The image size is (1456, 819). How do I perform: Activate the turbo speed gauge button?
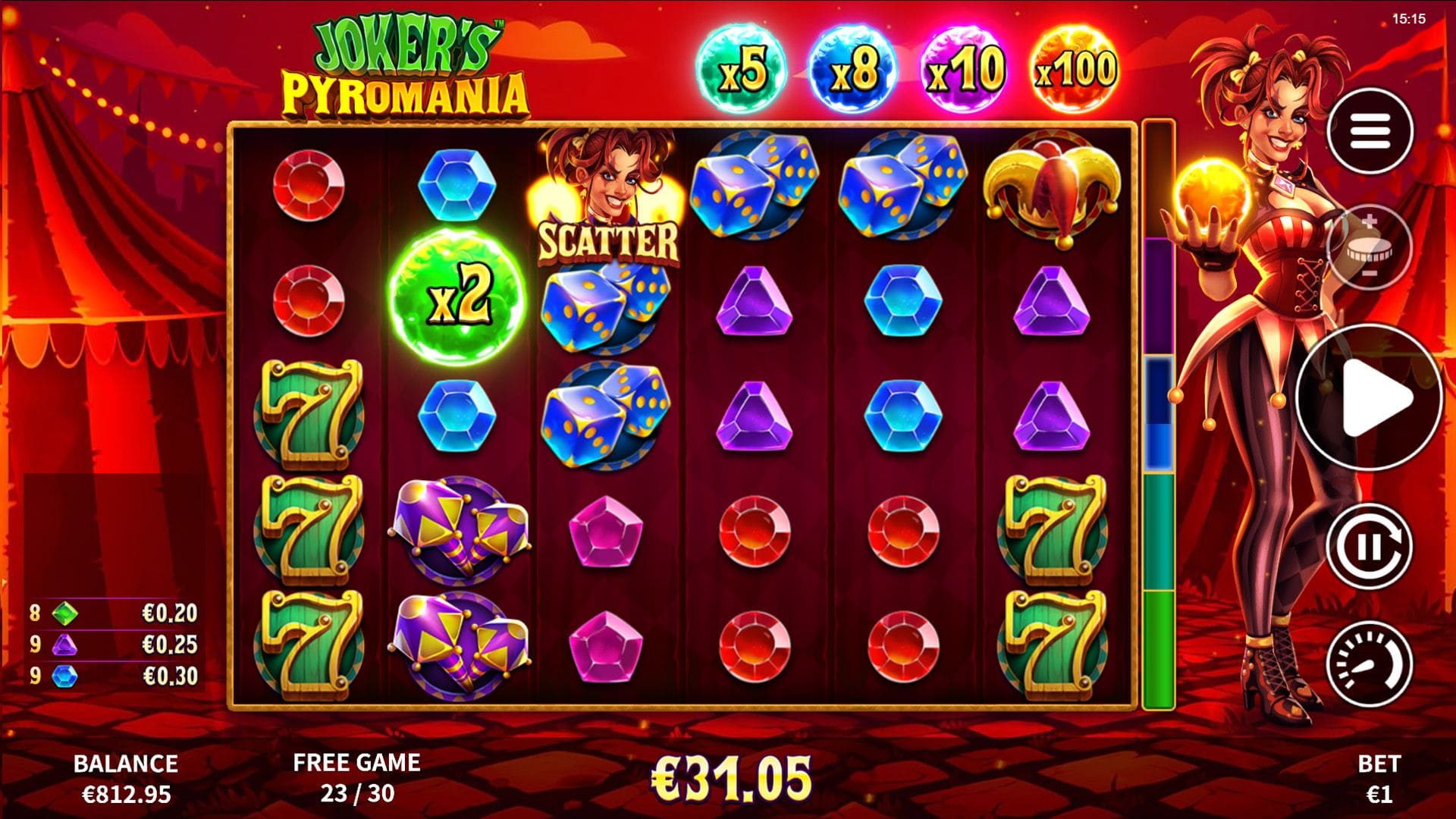point(1369,664)
